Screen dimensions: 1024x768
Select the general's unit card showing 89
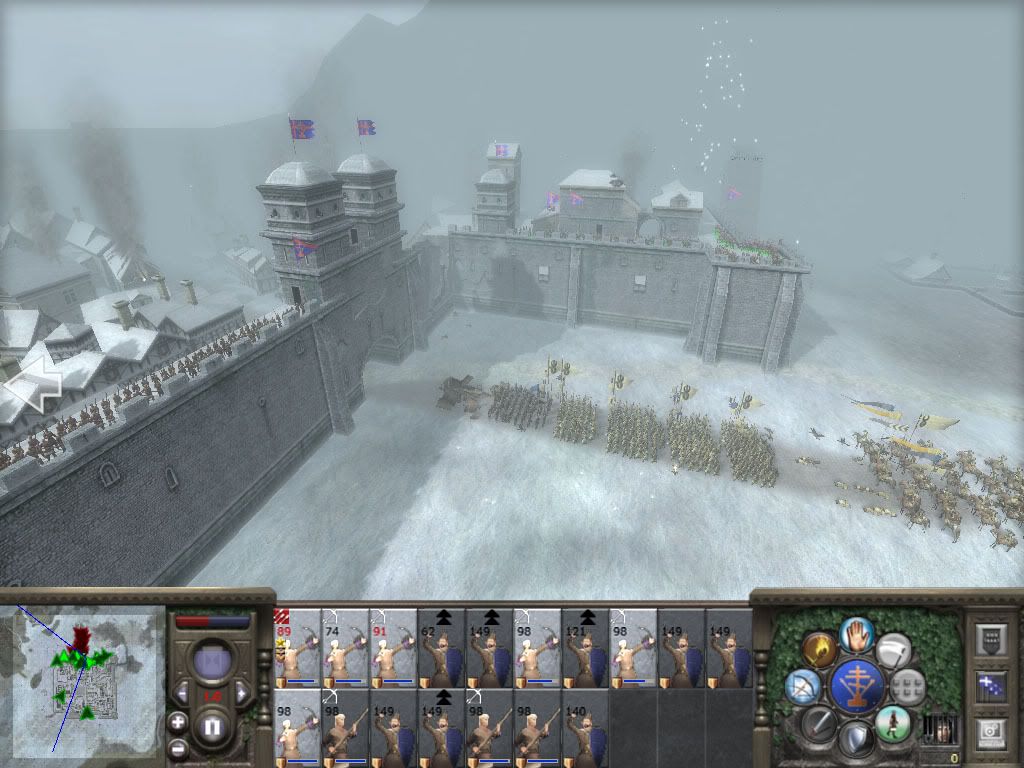coord(297,648)
